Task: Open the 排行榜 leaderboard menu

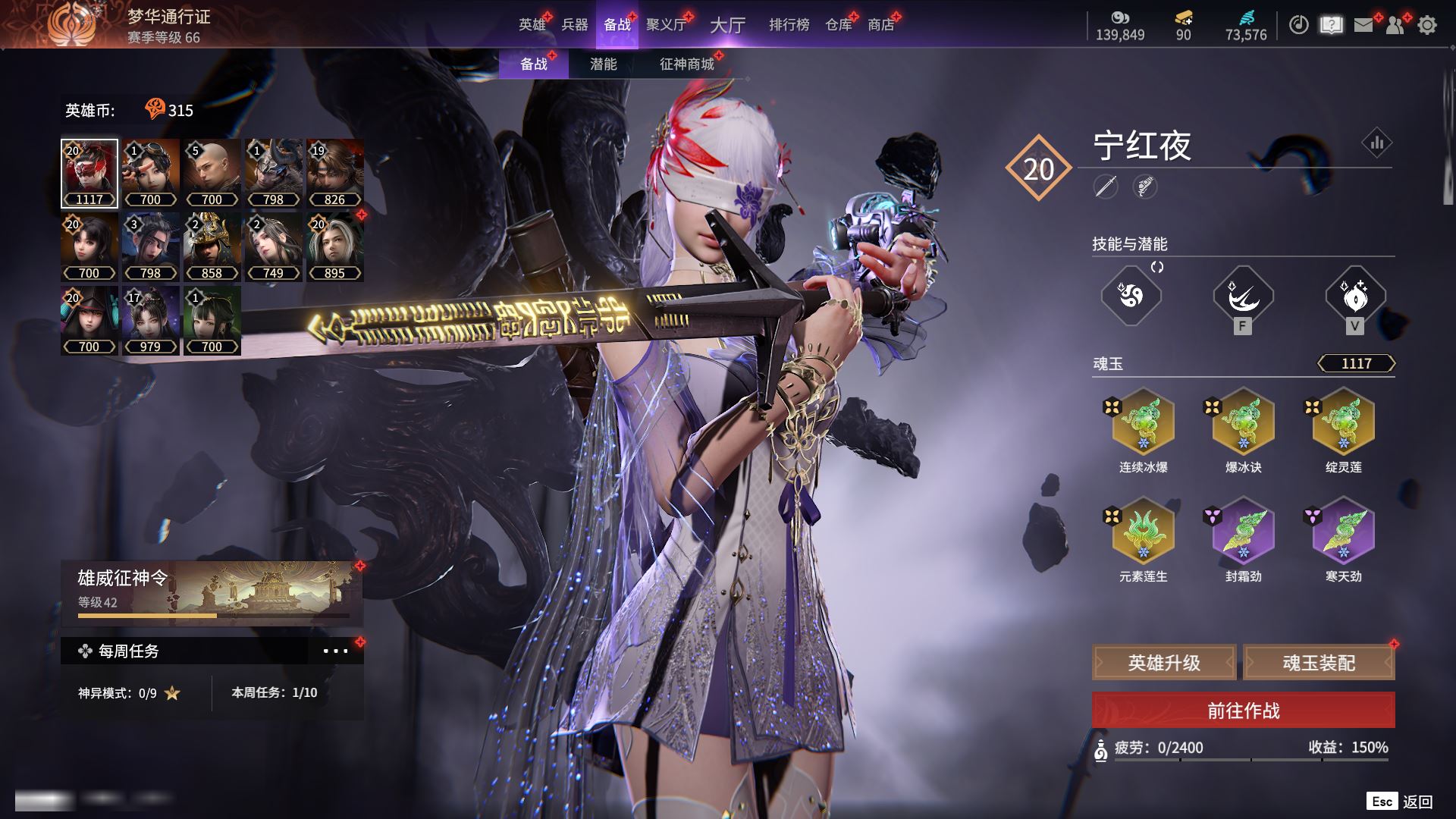Action: click(x=789, y=25)
